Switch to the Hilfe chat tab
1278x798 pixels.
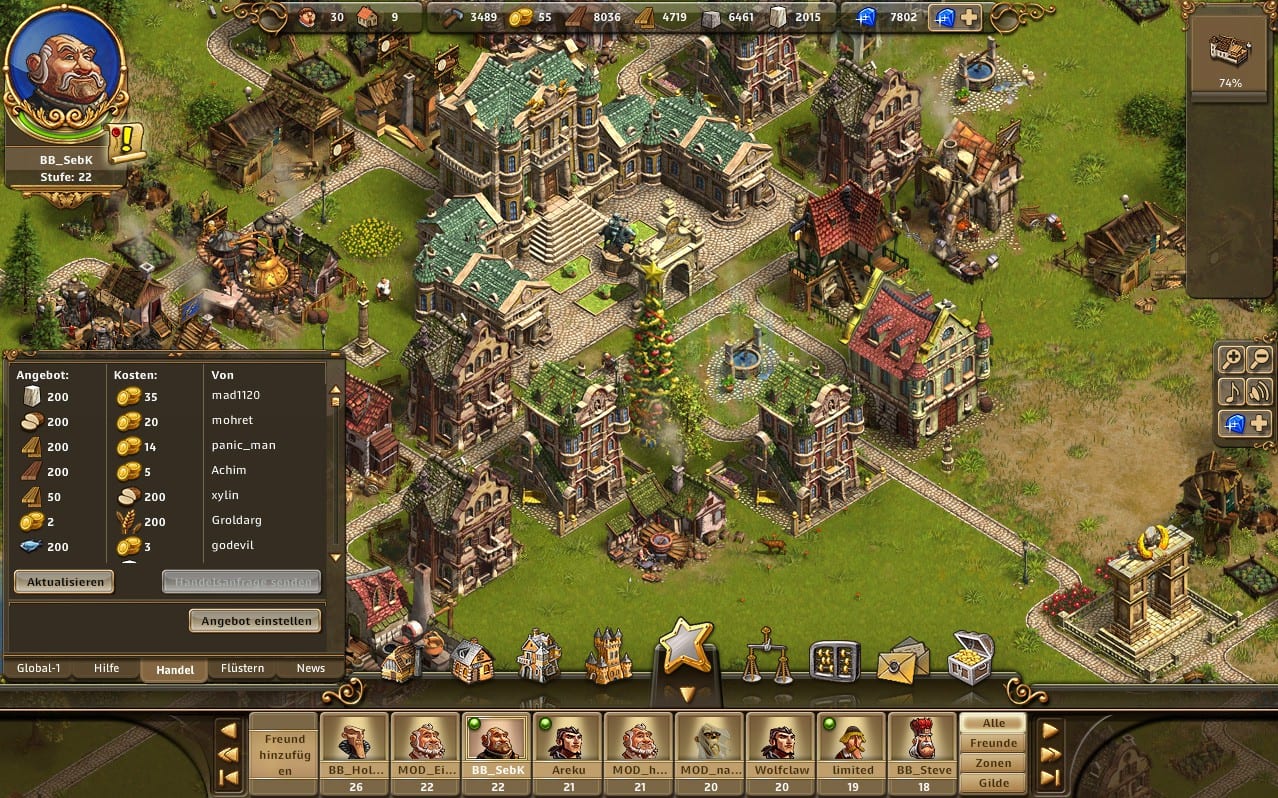point(106,668)
